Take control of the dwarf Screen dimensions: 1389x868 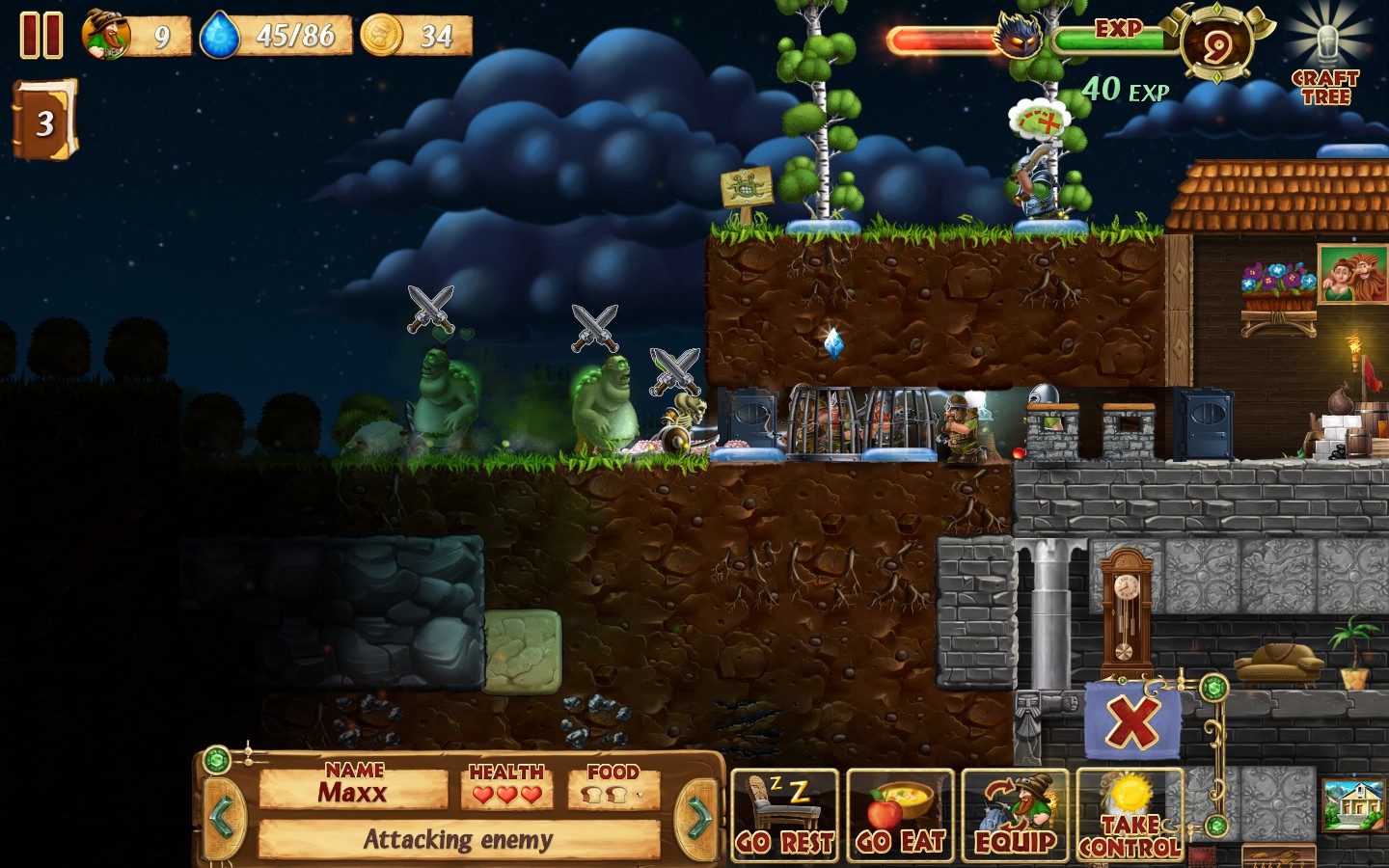tap(1130, 816)
